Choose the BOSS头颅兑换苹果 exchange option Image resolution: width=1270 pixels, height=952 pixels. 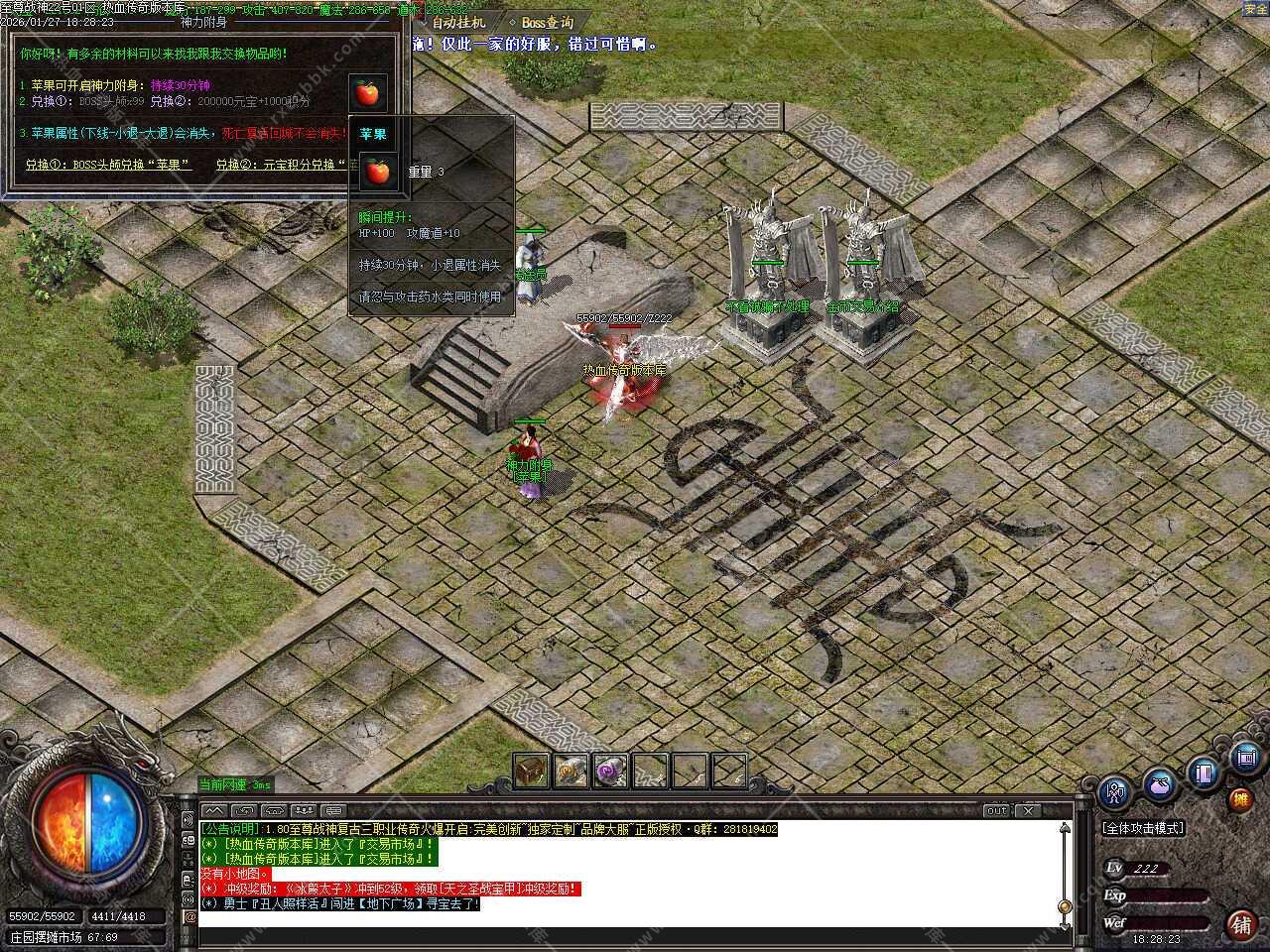(x=108, y=165)
